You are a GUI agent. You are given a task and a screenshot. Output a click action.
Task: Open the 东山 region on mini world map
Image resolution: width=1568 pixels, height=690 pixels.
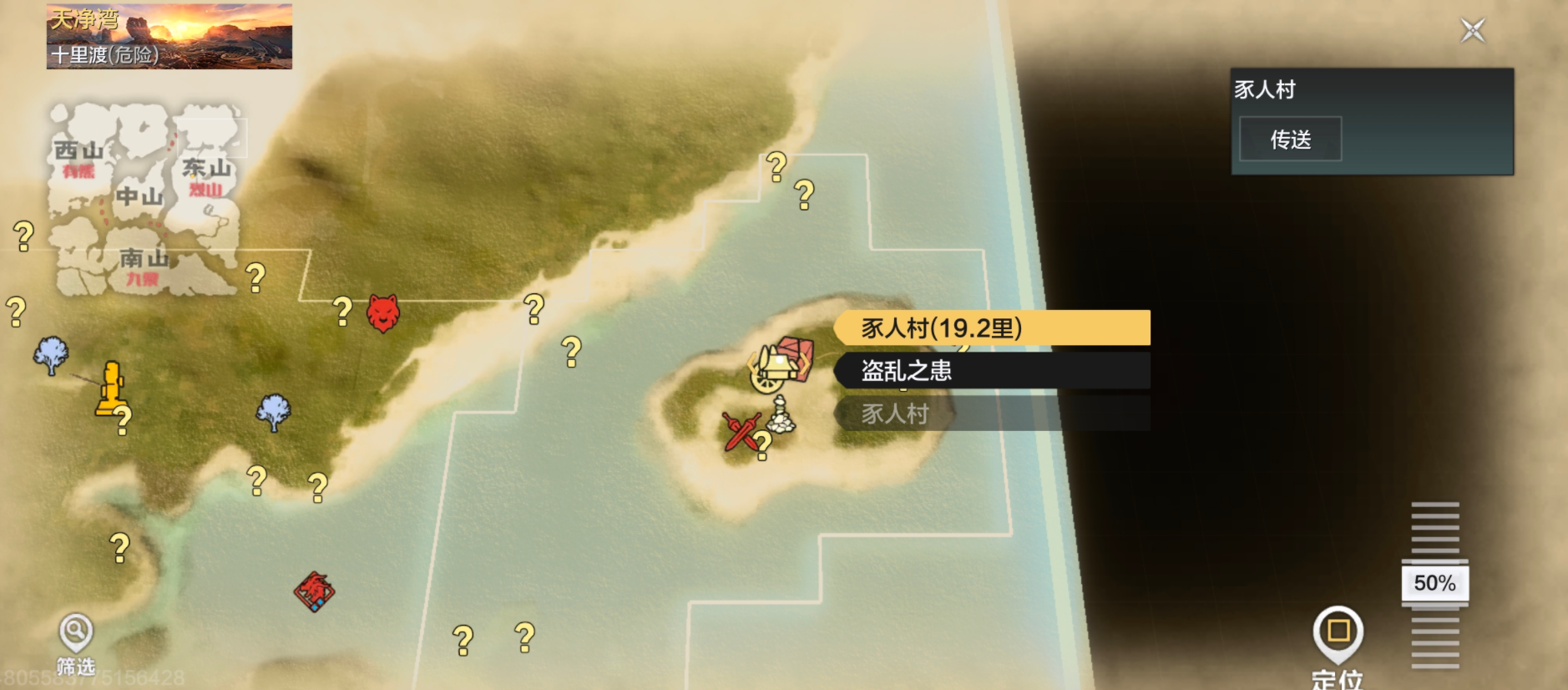pos(206,169)
